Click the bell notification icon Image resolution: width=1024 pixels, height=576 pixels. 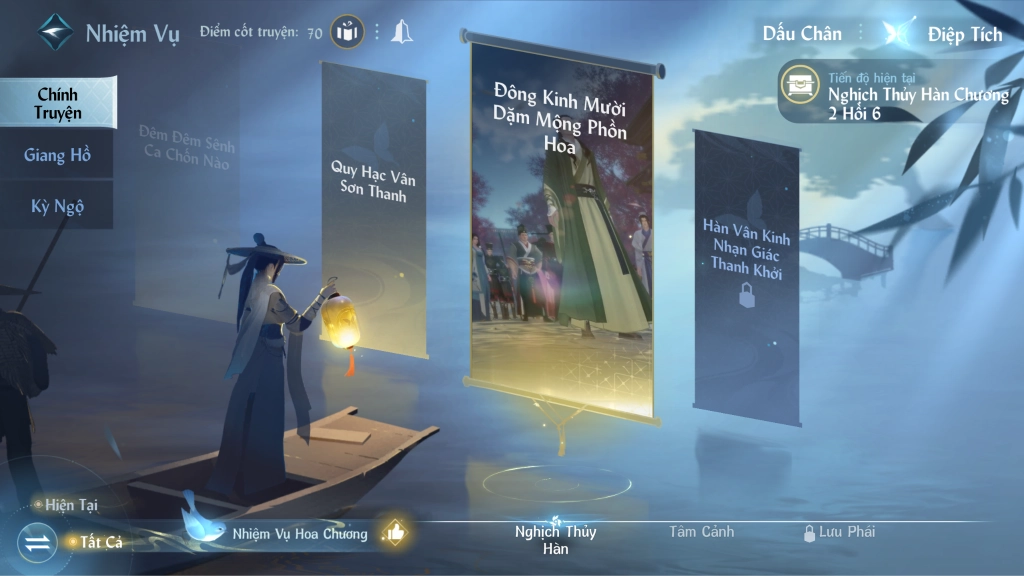click(x=402, y=32)
